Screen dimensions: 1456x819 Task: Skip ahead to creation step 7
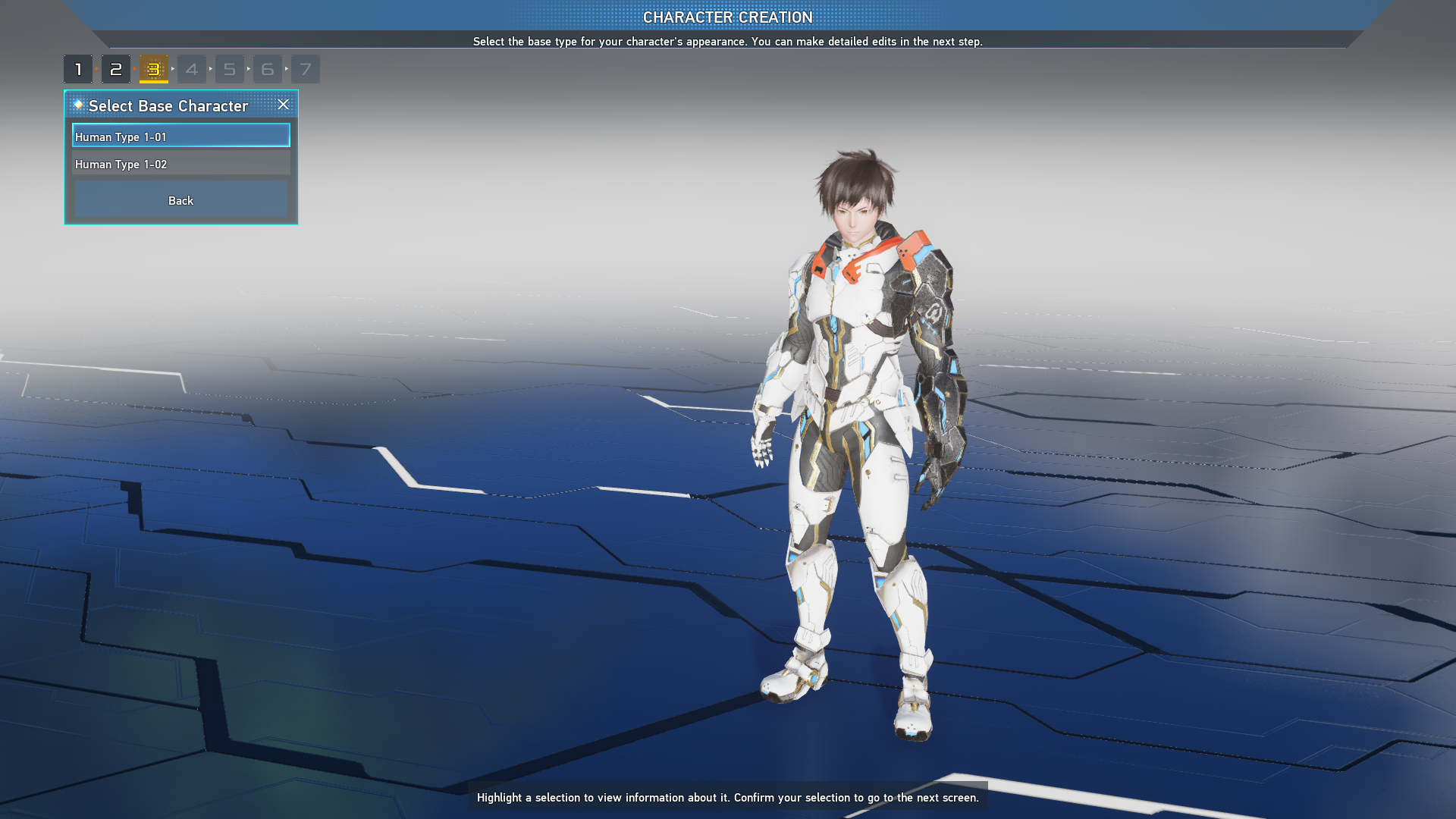pyautogui.click(x=306, y=69)
